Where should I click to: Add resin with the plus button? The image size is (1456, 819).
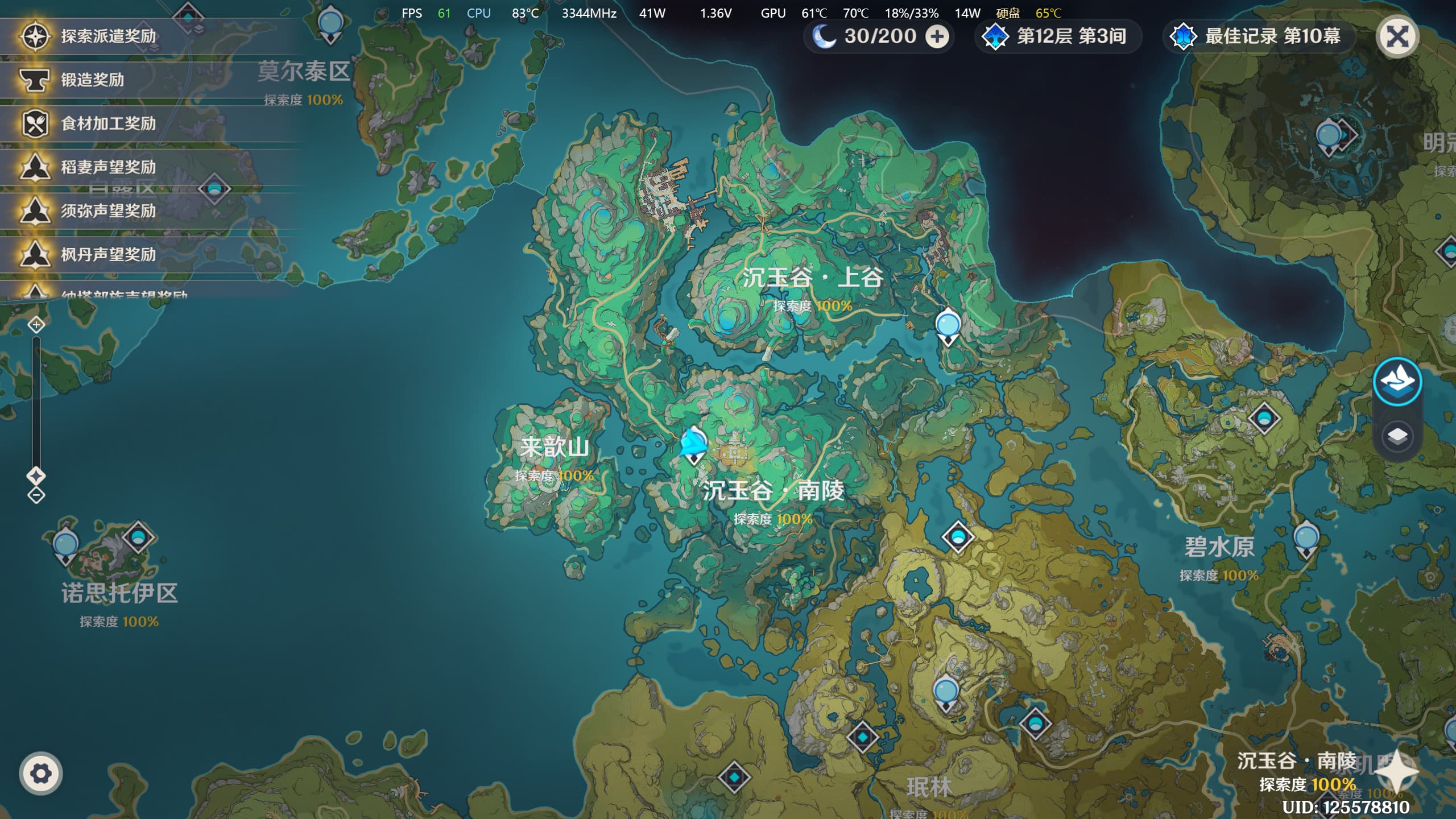(x=937, y=37)
